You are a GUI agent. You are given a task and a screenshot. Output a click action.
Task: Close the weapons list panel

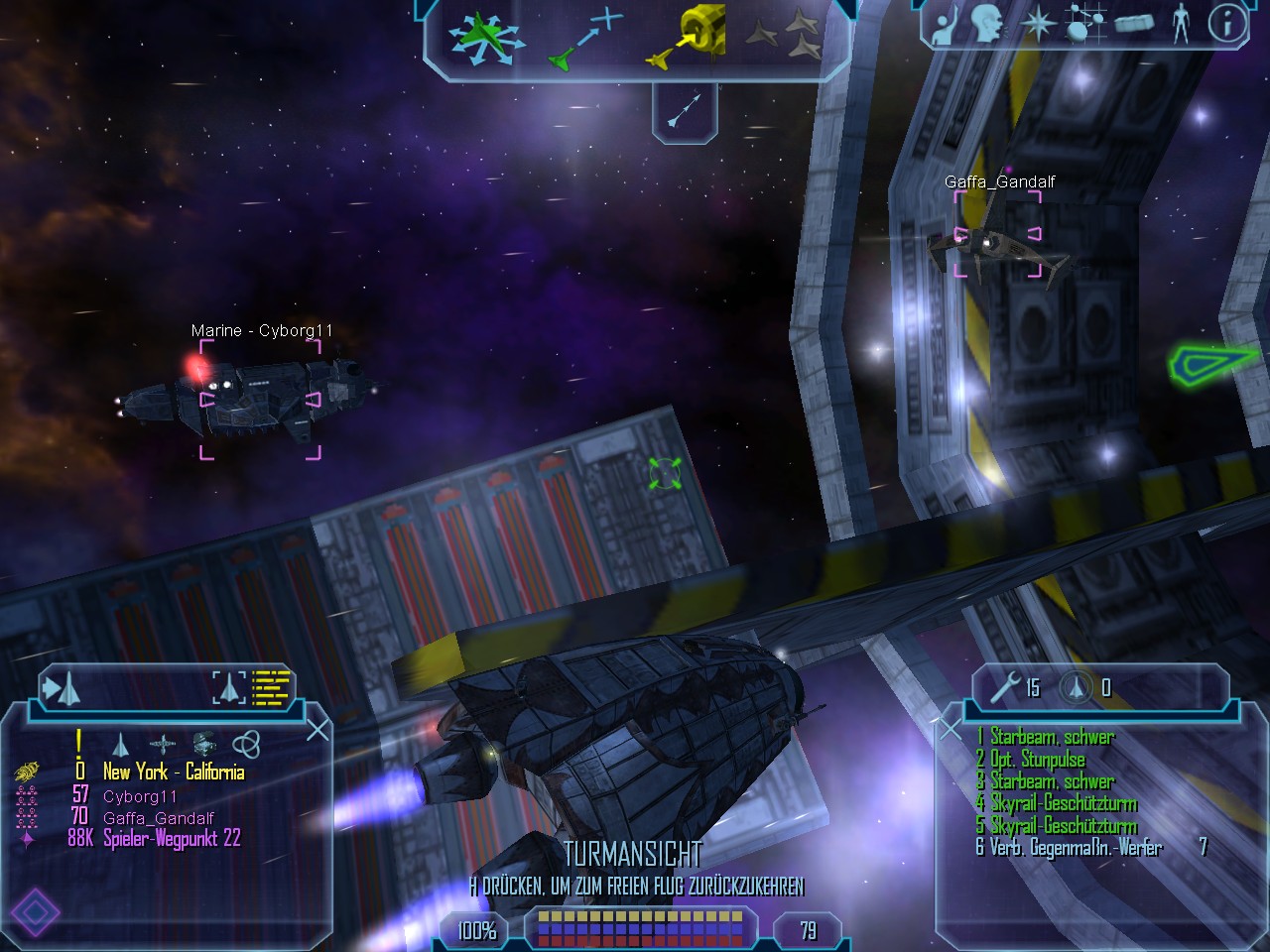tap(951, 730)
